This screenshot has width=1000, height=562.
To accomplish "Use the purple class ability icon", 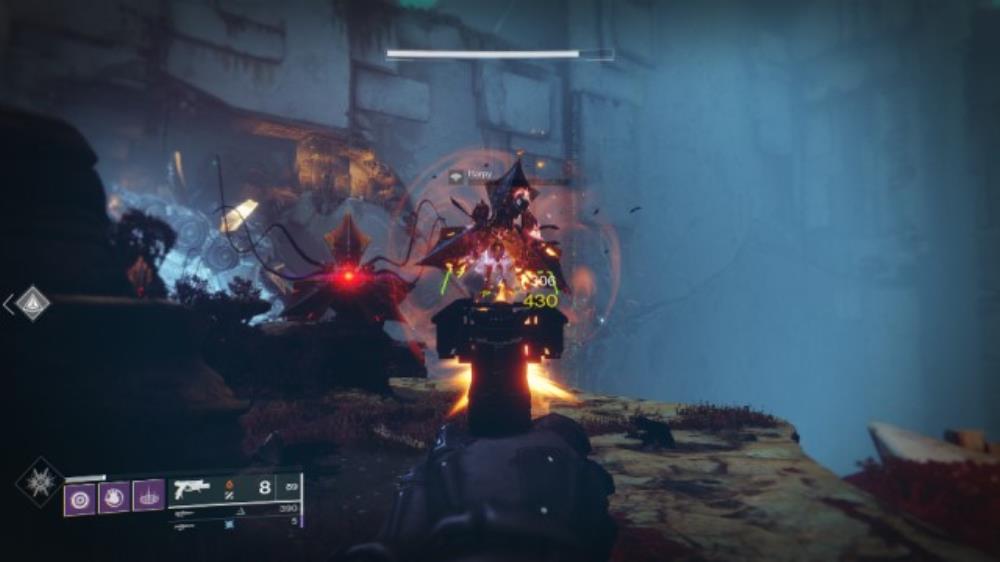I will 148,496.
